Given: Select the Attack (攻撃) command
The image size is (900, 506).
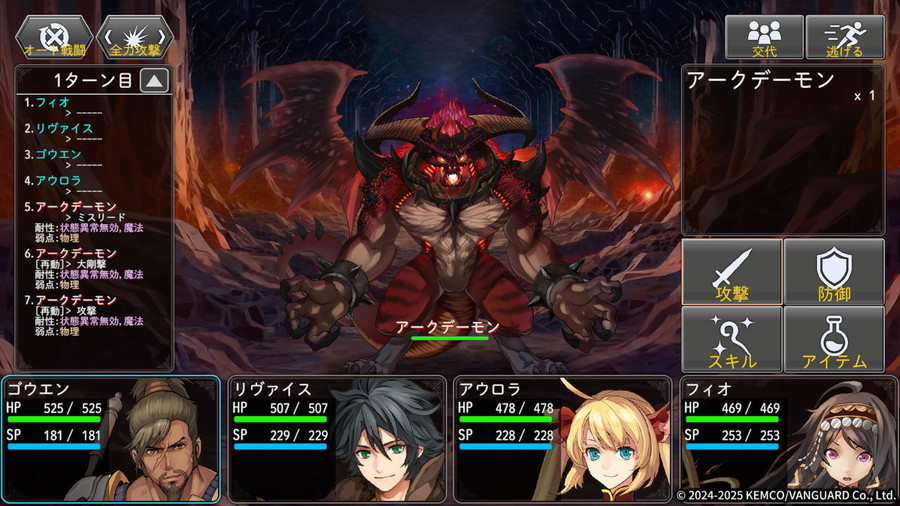Looking at the screenshot, I should pos(732,272).
